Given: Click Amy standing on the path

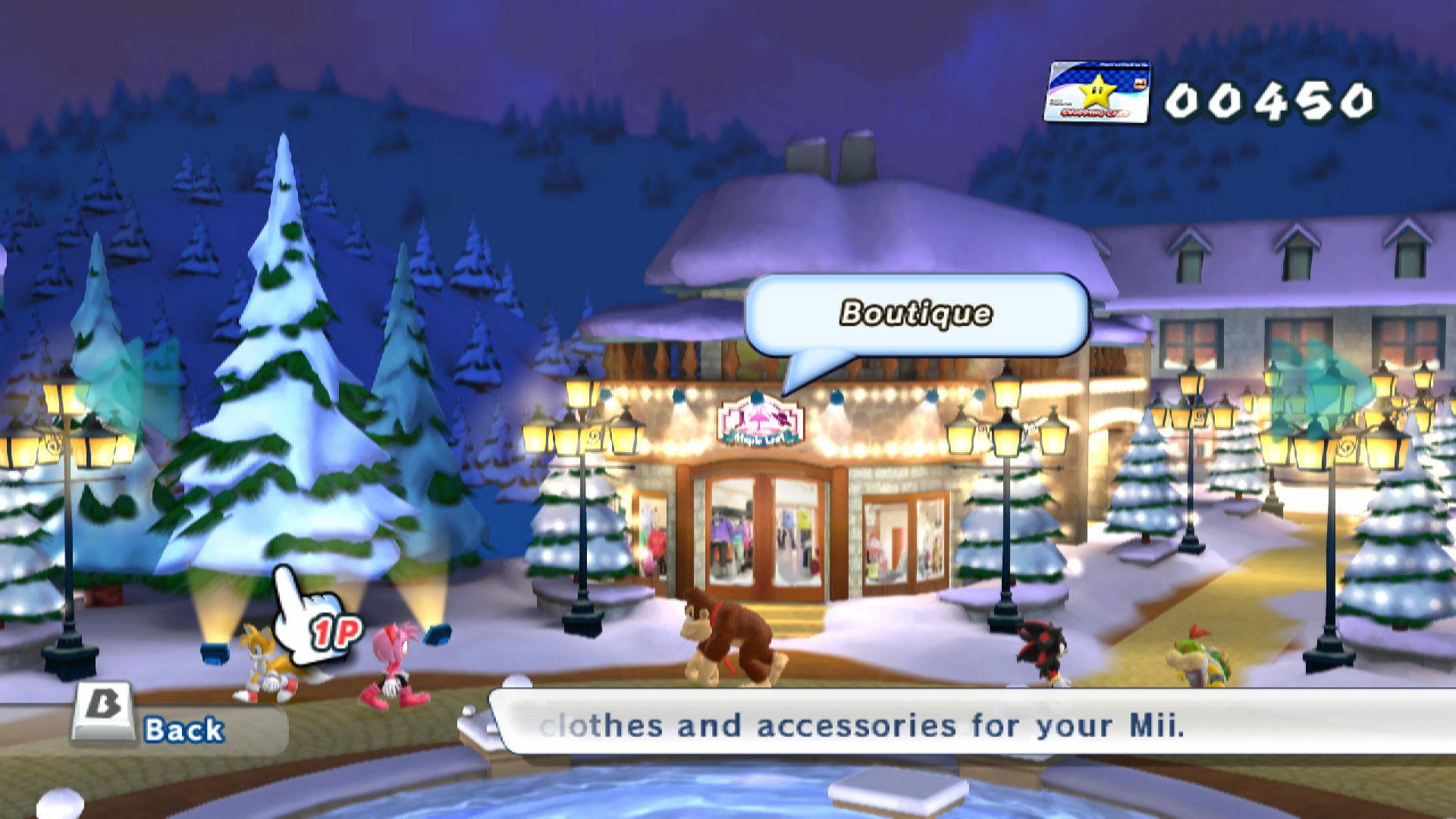Looking at the screenshot, I should pyautogui.click(x=394, y=660).
